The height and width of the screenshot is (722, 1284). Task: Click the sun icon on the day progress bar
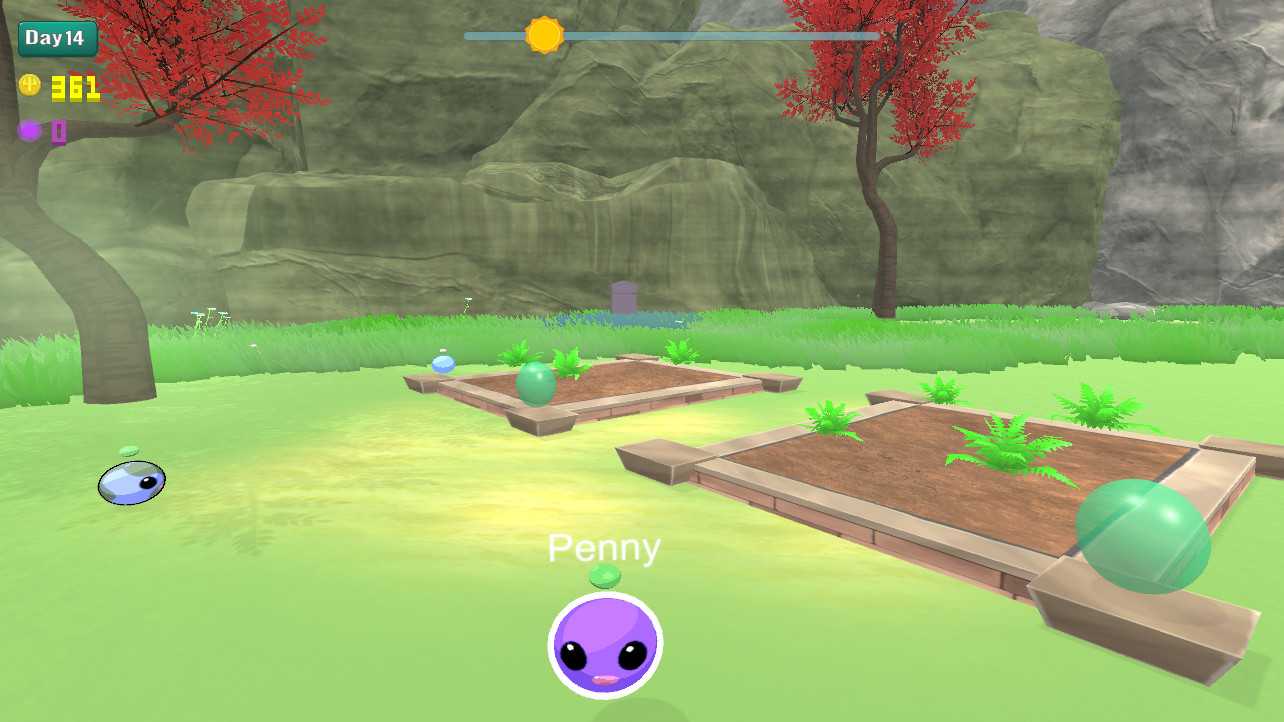tap(545, 33)
